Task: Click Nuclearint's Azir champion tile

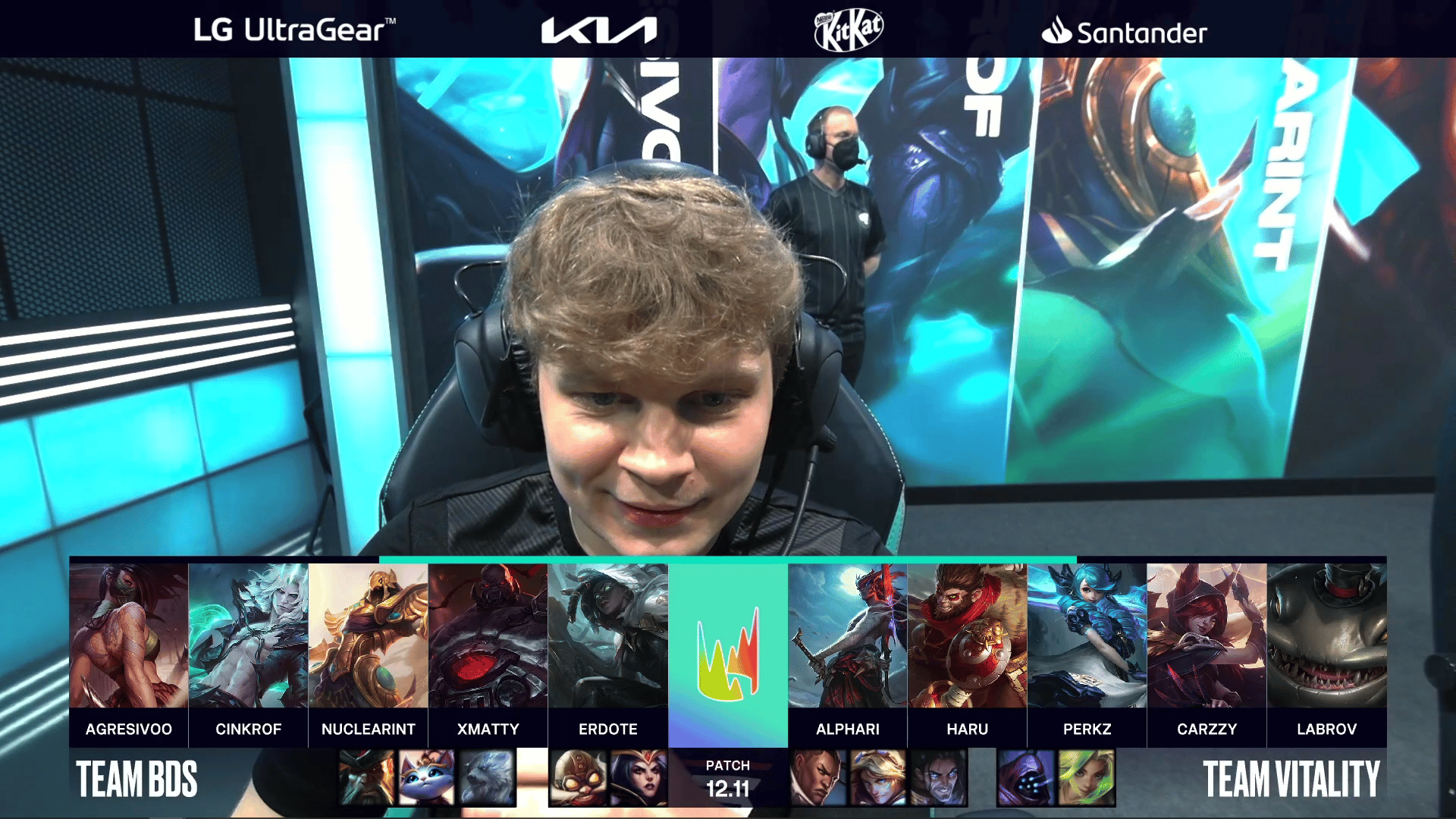Action: pyautogui.click(x=369, y=635)
